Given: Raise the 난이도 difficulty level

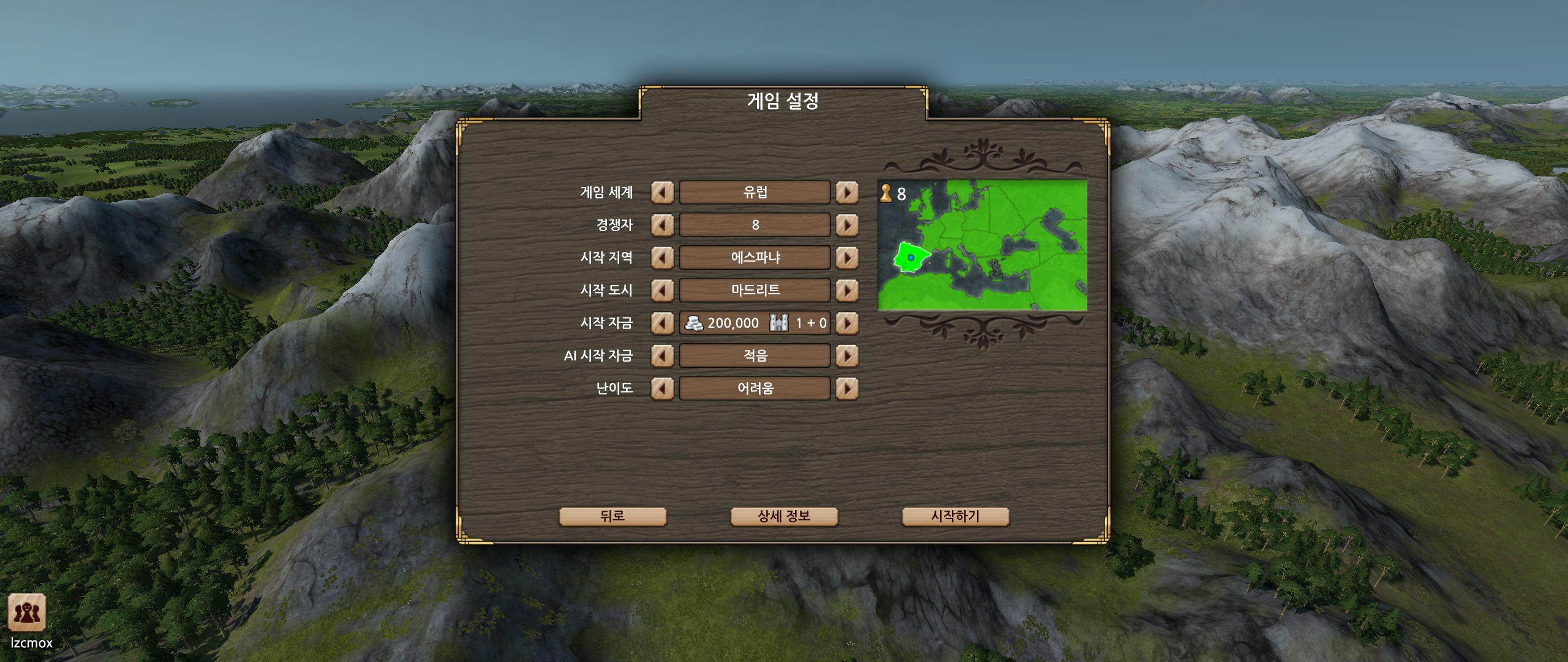Looking at the screenshot, I should pos(847,388).
